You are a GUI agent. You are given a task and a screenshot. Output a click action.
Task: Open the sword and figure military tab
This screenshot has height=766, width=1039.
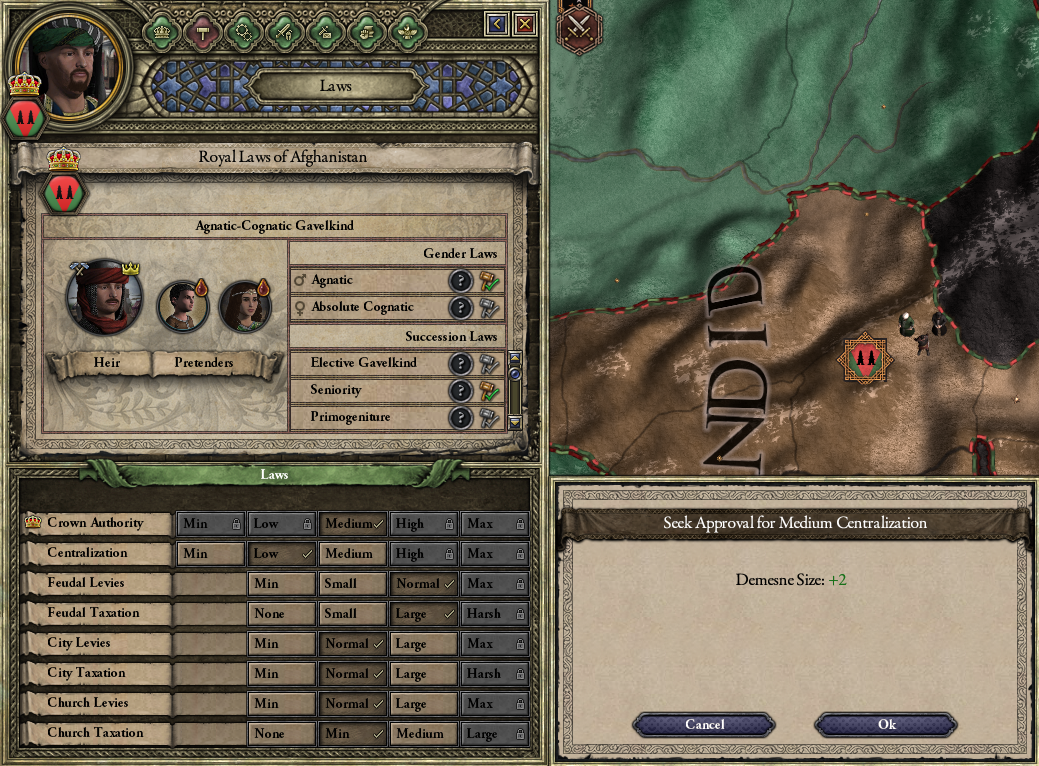point(283,30)
